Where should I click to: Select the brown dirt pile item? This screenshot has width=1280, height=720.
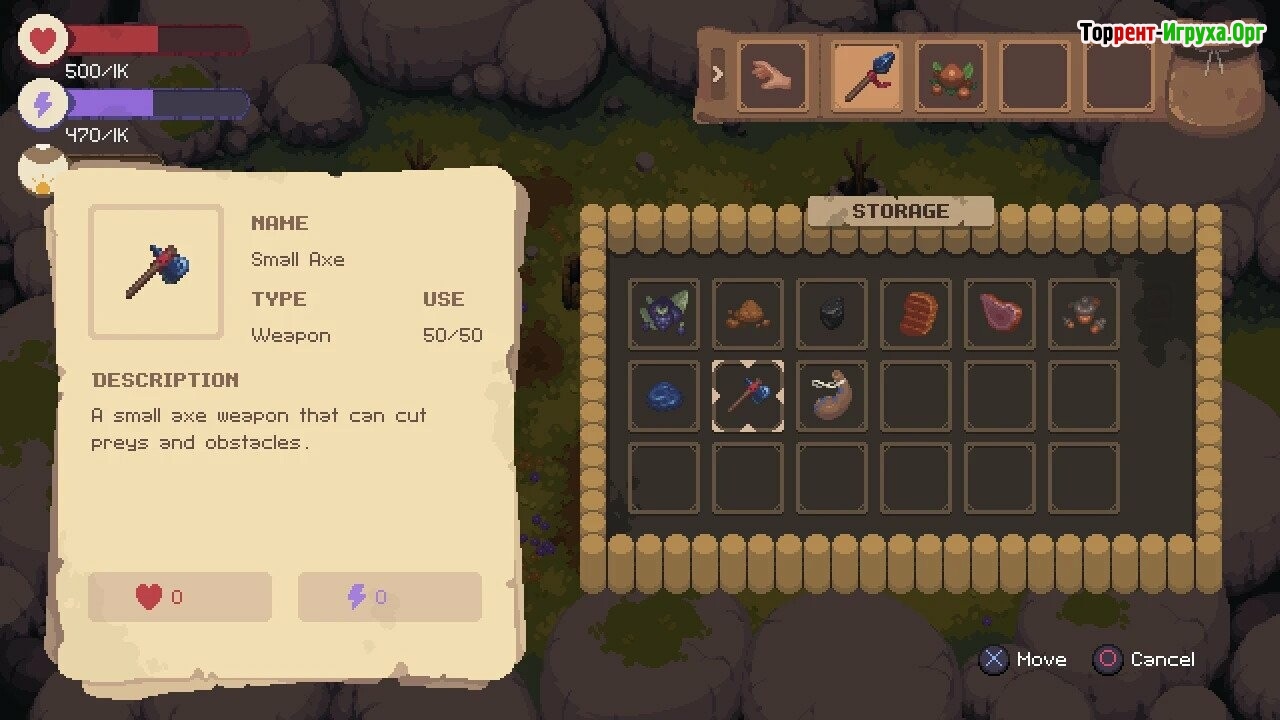(748, 313)
